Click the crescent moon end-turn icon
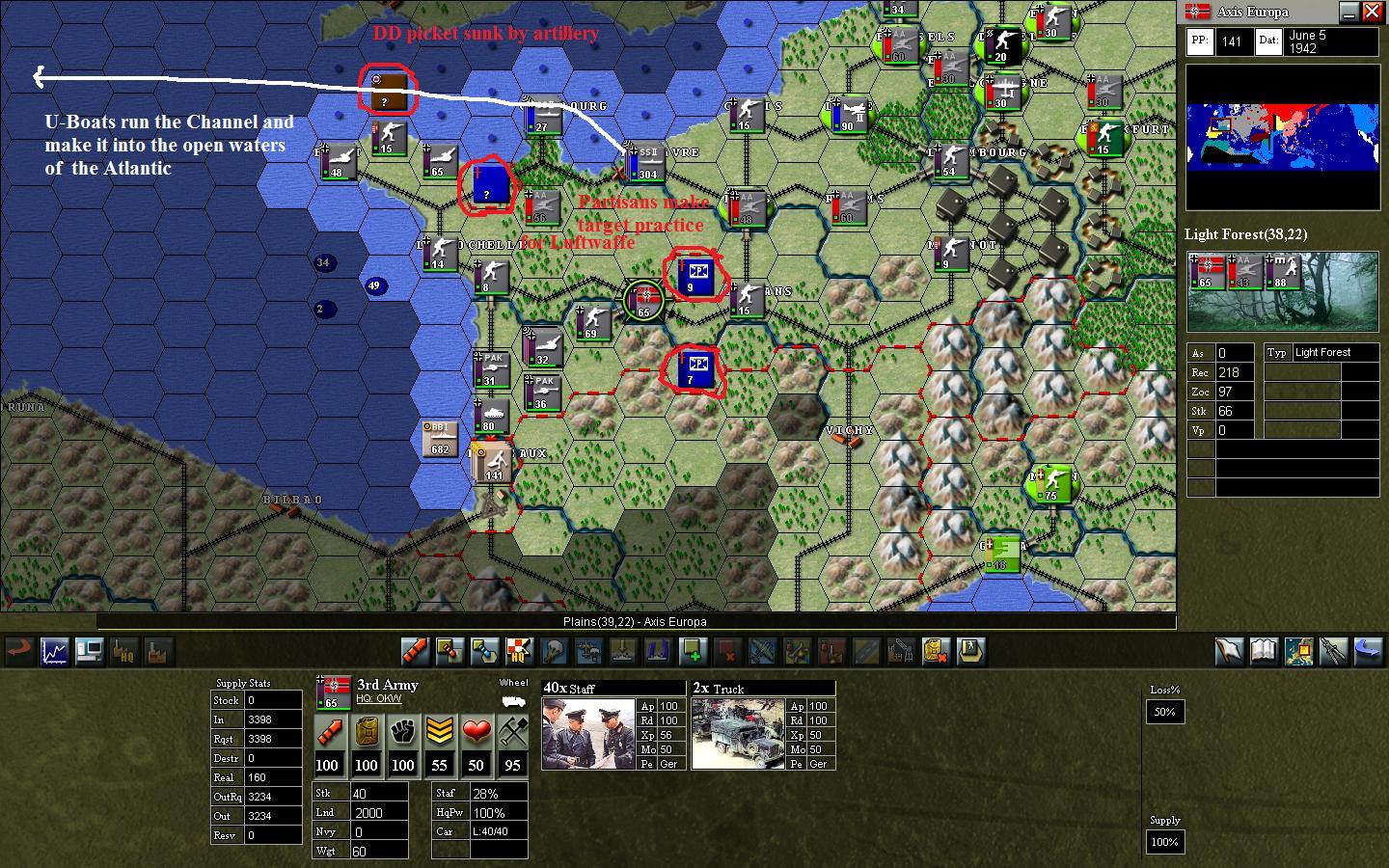The width and height of the screenshot is (1389, 868). tap(1368, 652)
